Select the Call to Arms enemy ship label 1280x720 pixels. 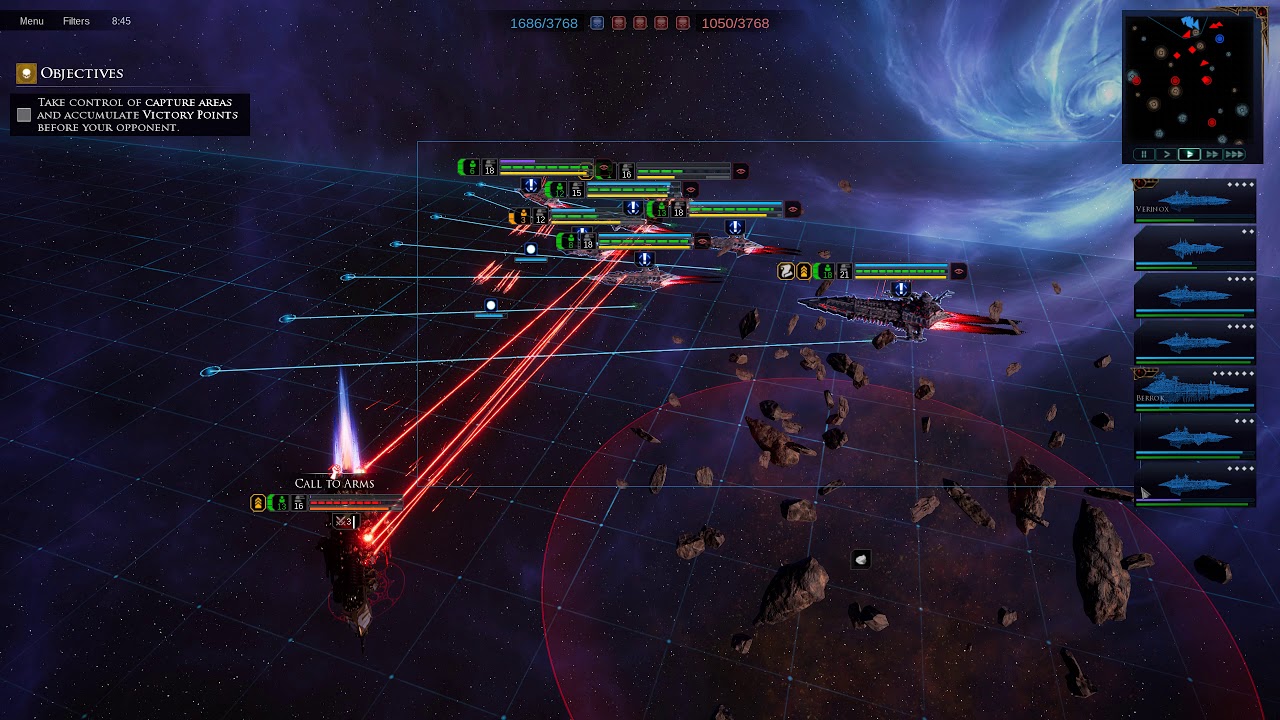click(334, 484)
